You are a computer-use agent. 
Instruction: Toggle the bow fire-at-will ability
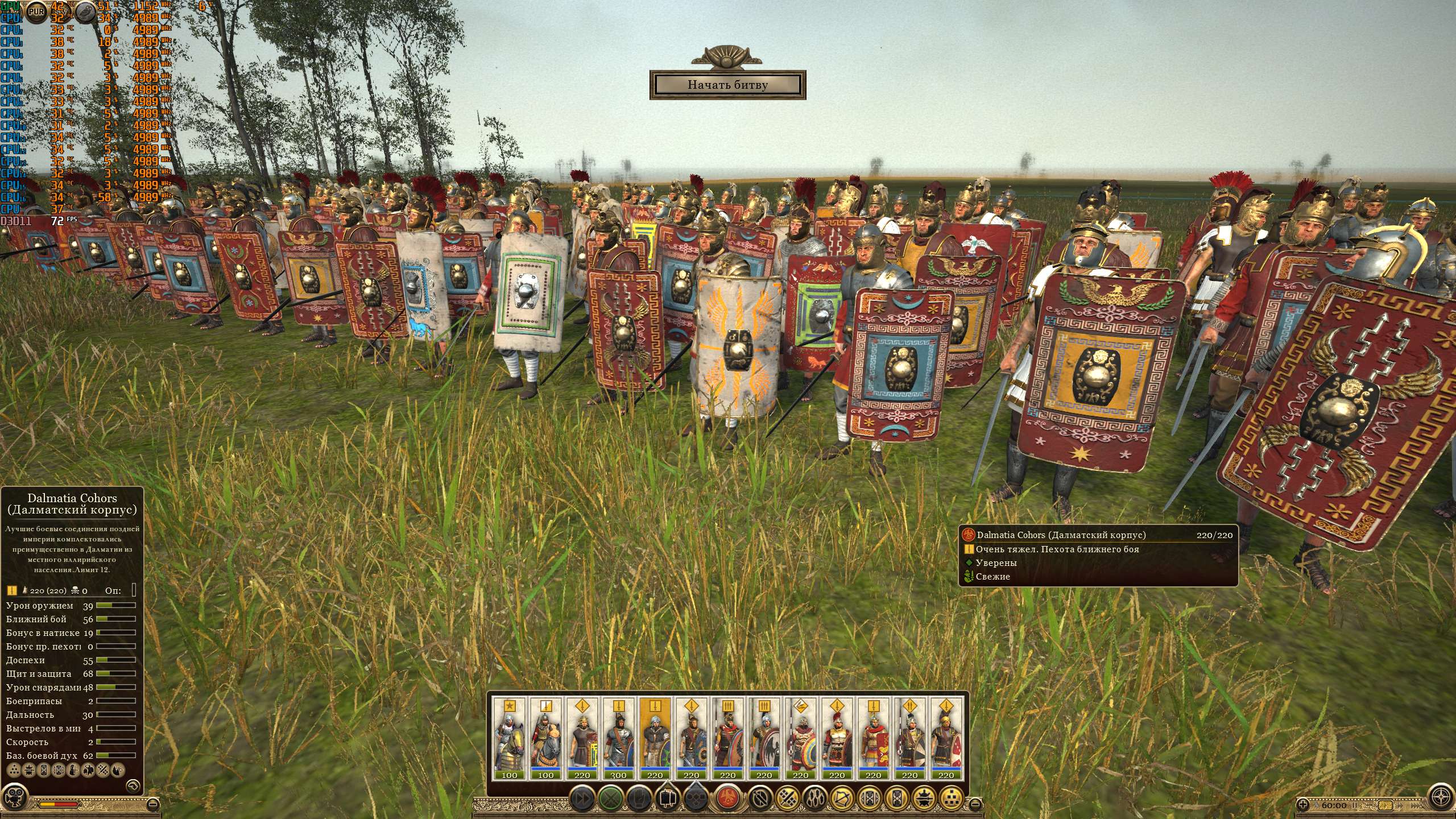pos(842,798)
